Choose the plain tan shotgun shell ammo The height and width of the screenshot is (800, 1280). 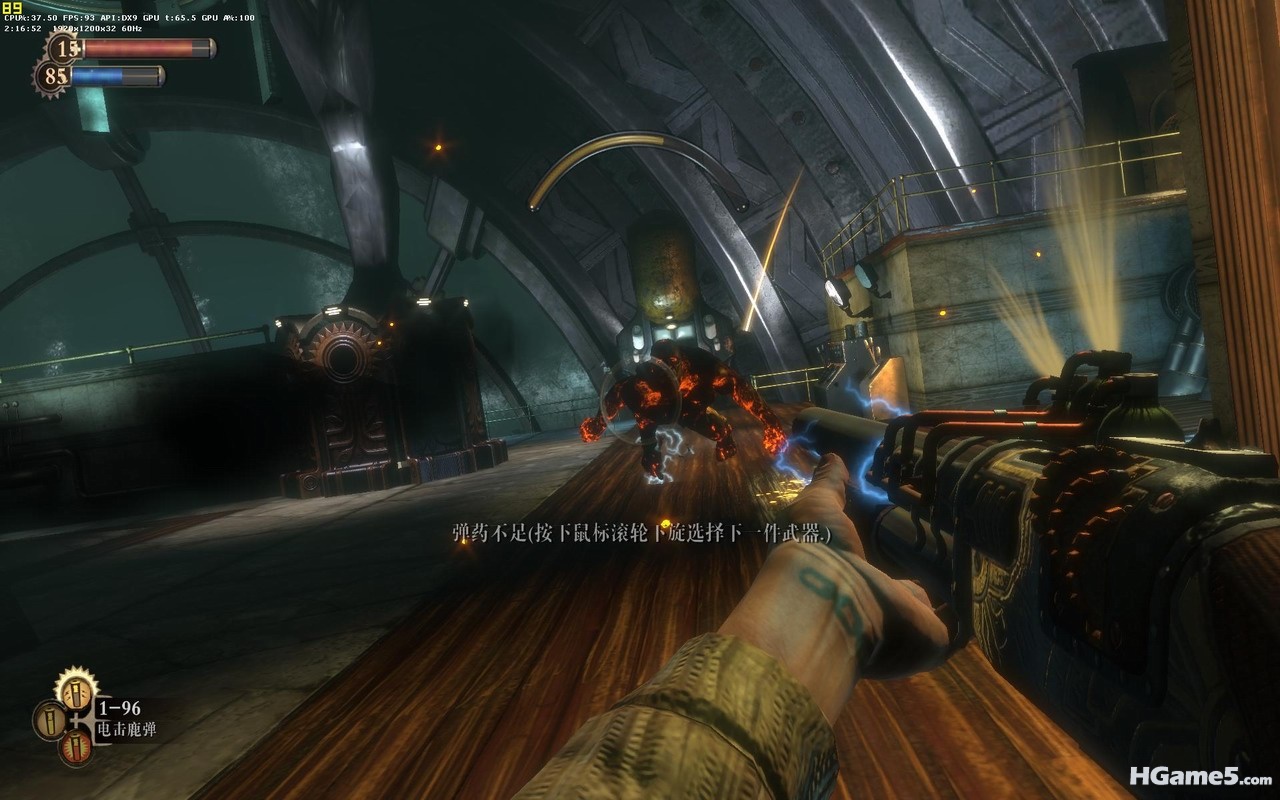pyautogui.click(x=49, y=719)
